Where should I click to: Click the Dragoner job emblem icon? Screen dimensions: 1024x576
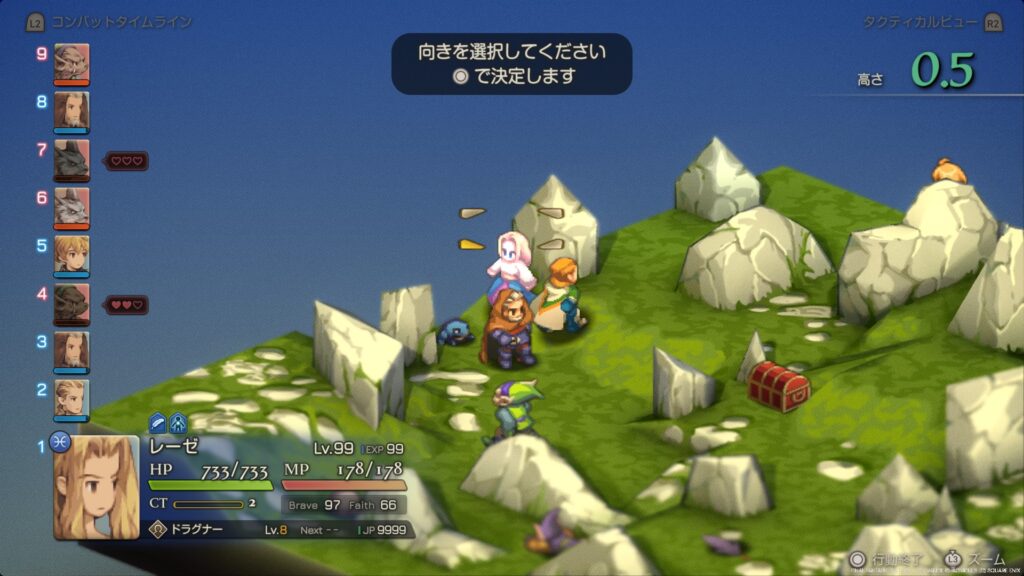pos(157,530)
